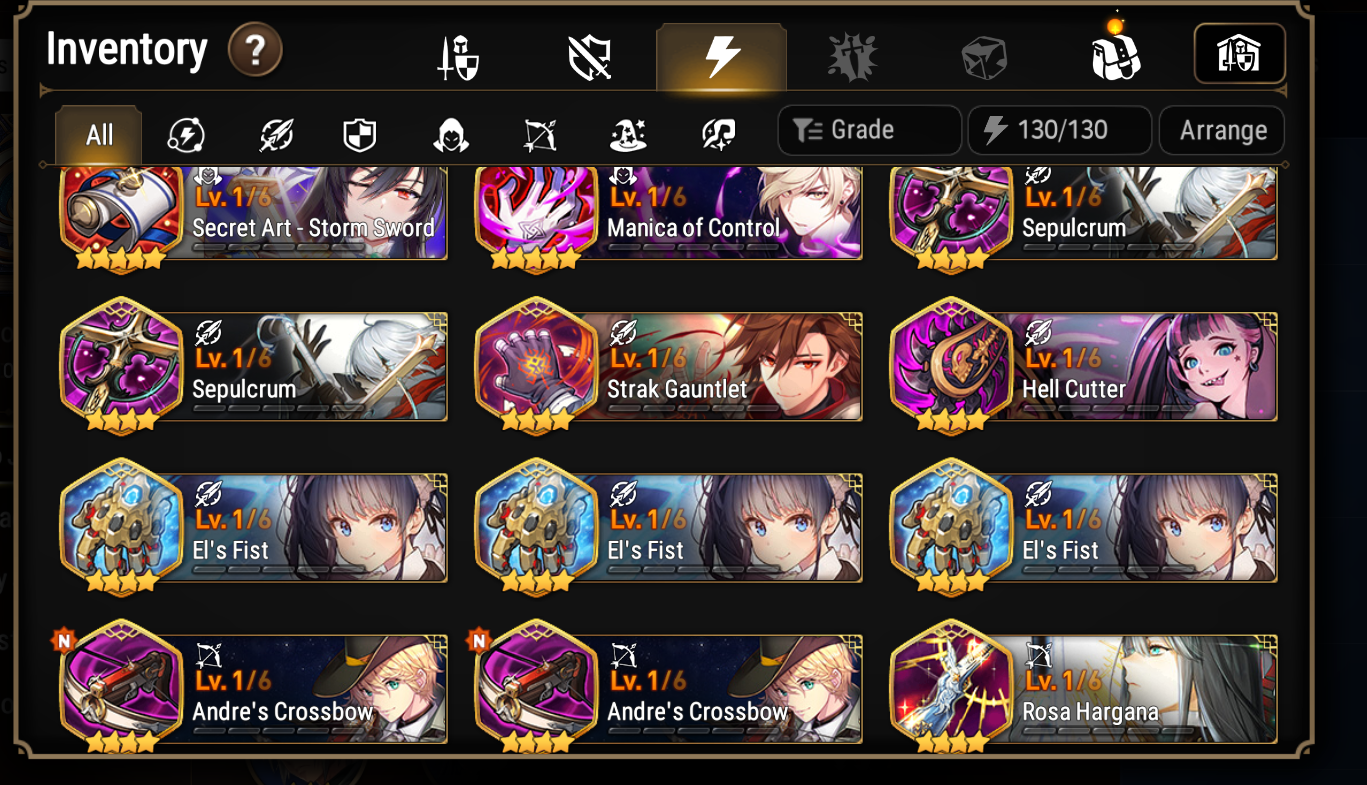Select the orbiting lightning filter icon
Image resolution: width=1367 pixels, height=785 pixels.
click(x=184, y=131)
